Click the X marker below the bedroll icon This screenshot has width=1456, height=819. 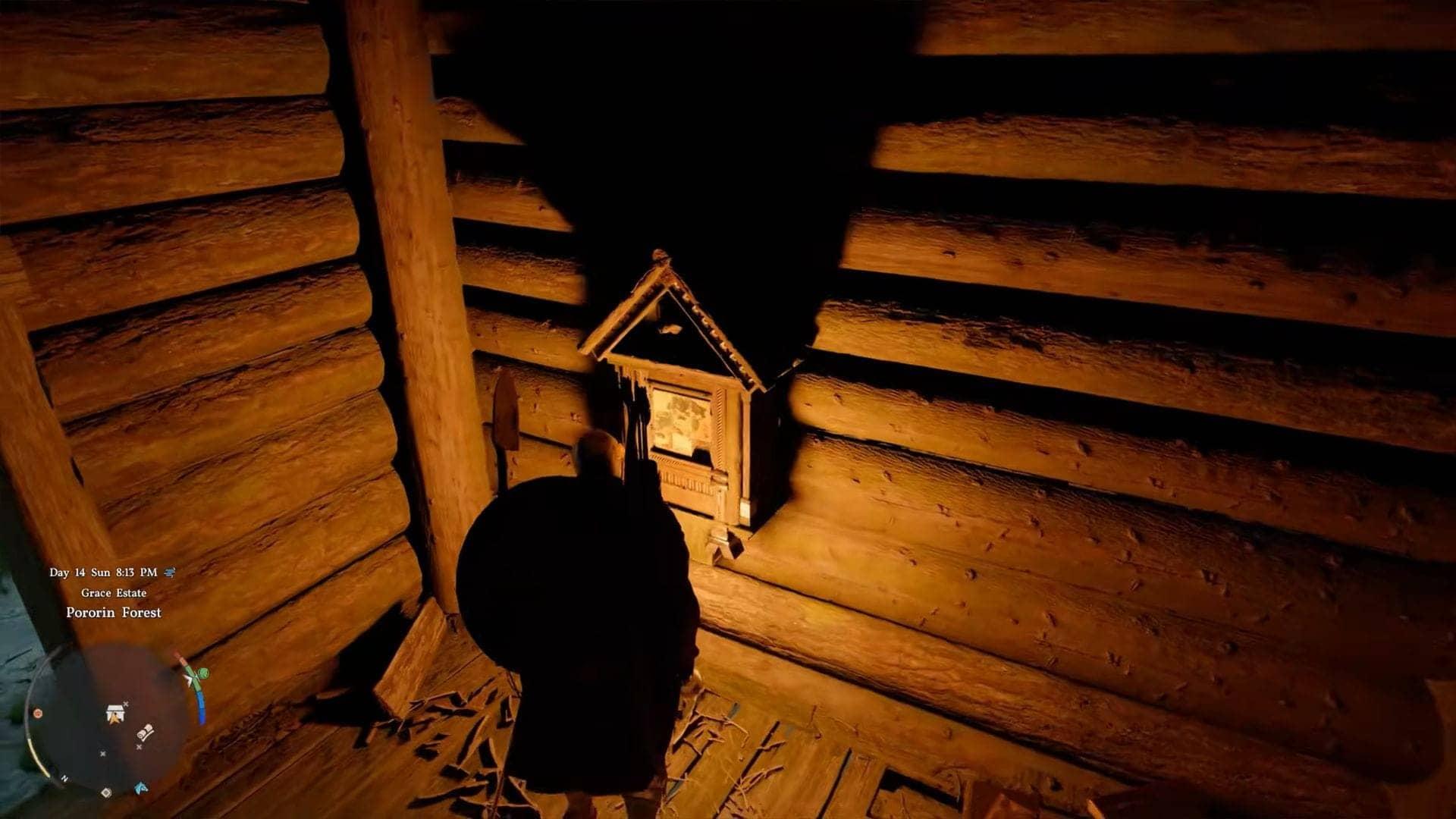139,746
